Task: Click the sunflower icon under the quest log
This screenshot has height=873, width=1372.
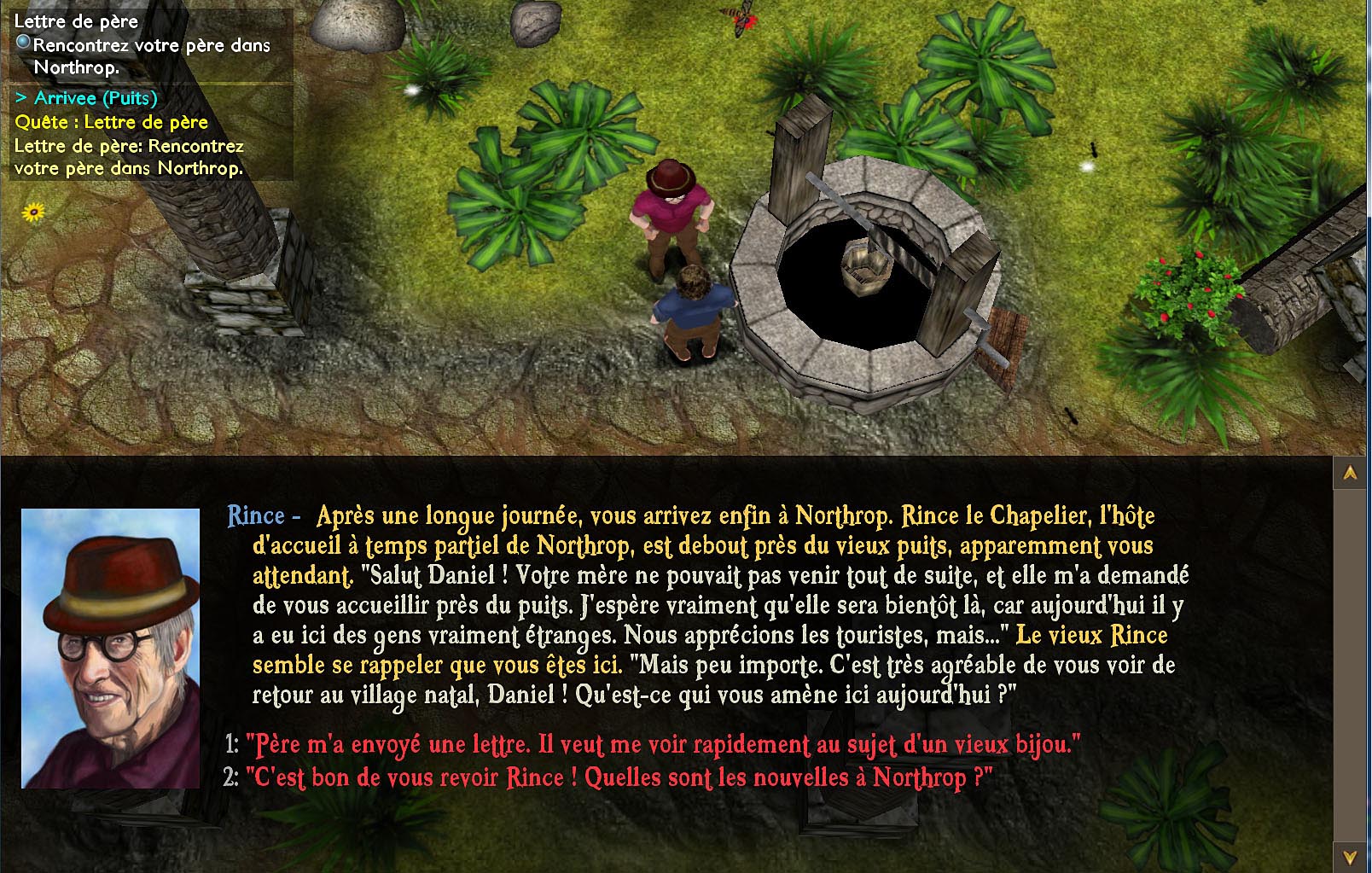Action: (33, 211)
